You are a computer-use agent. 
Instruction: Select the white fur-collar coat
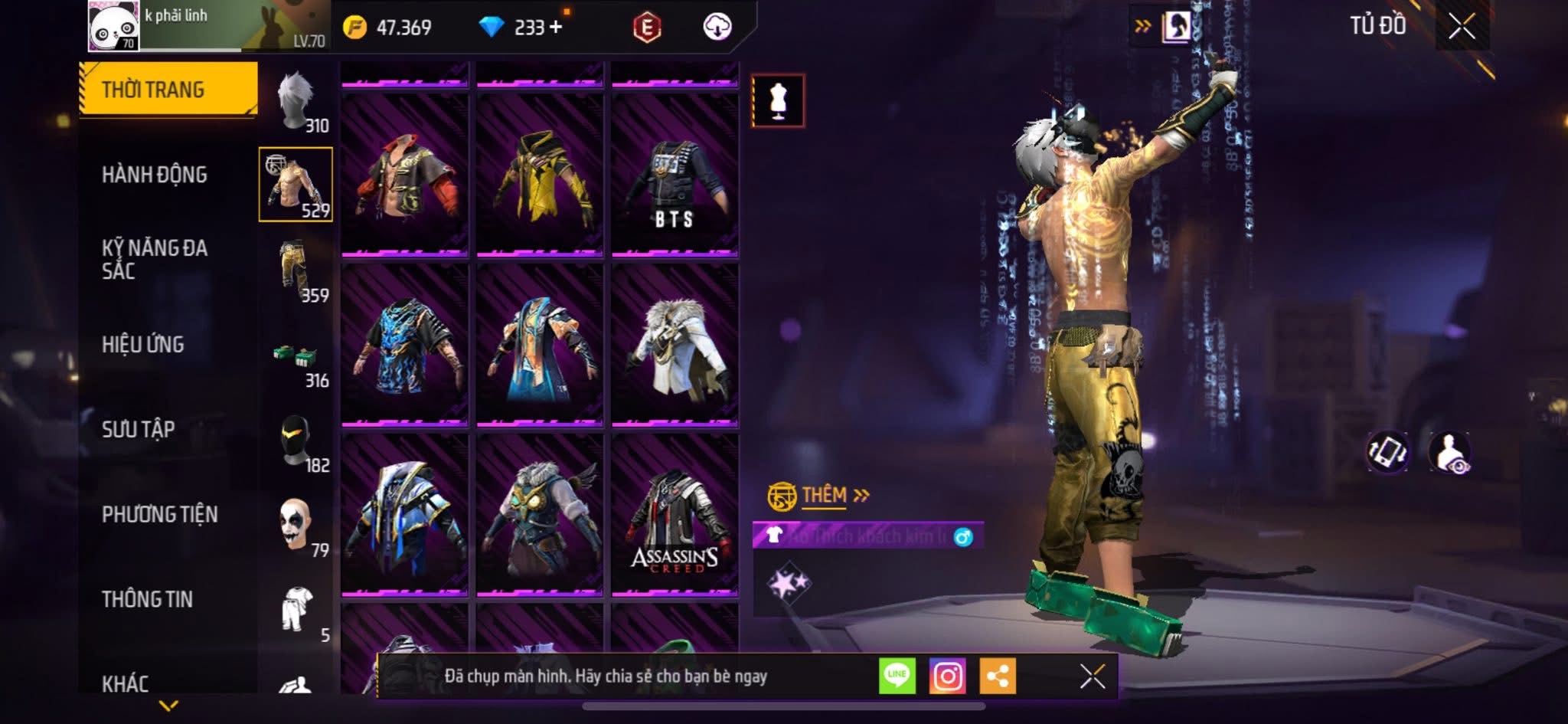pos(675,346)
